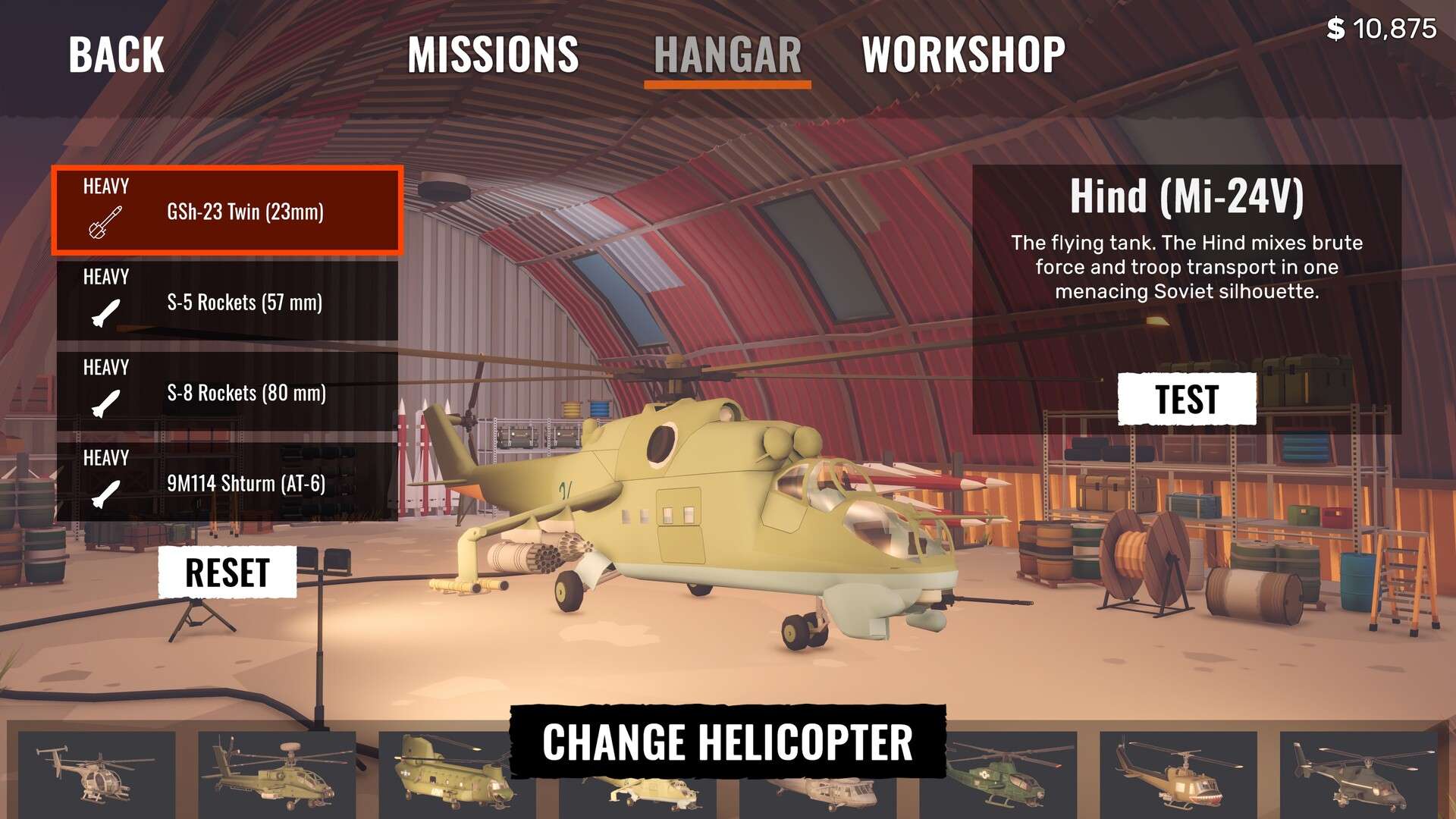This screenshot has width=1456, height=819.
Task: Click the Change Helicopter button
Action: 728,742
